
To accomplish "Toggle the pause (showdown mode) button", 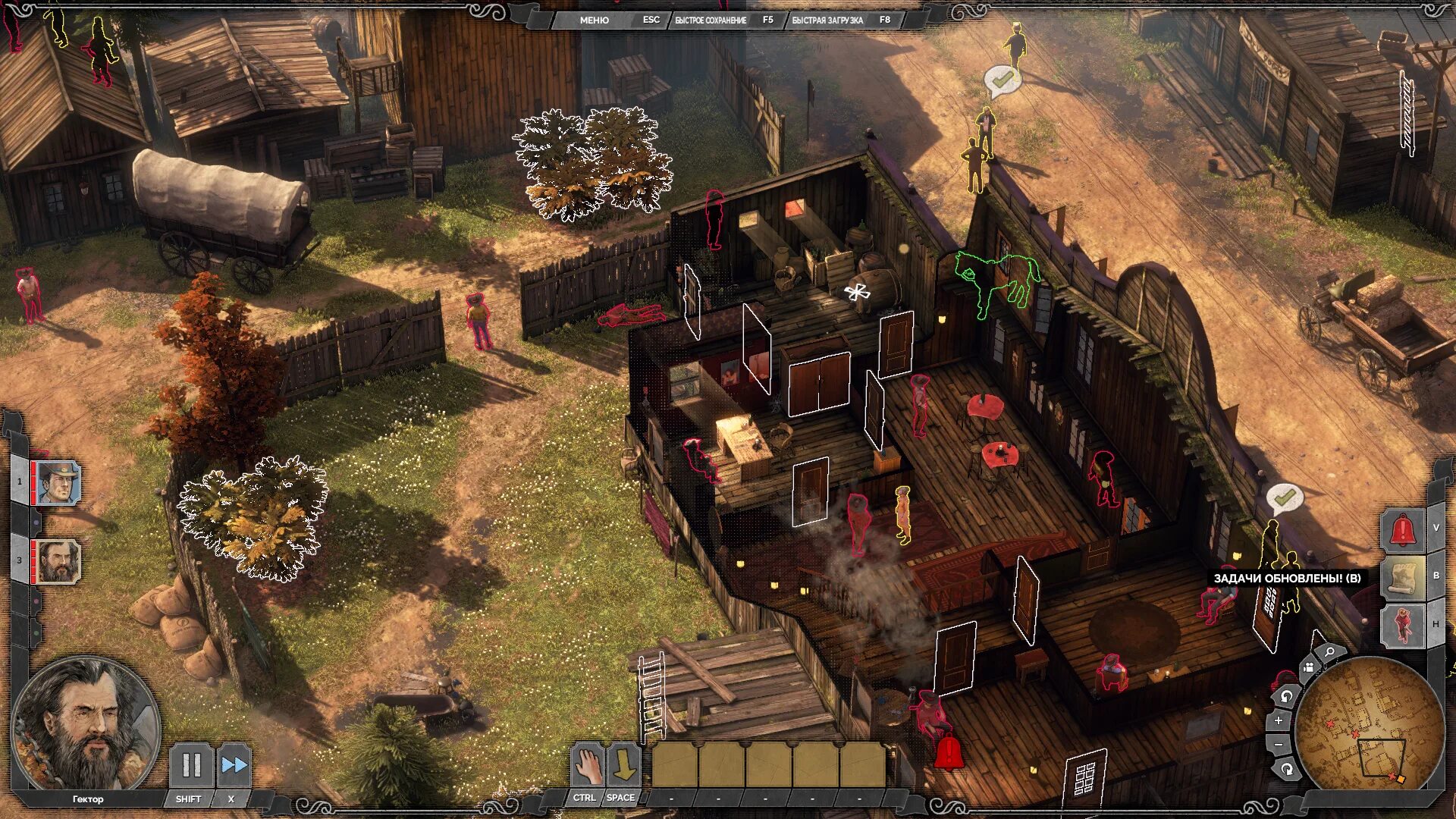I will (191, 765).
